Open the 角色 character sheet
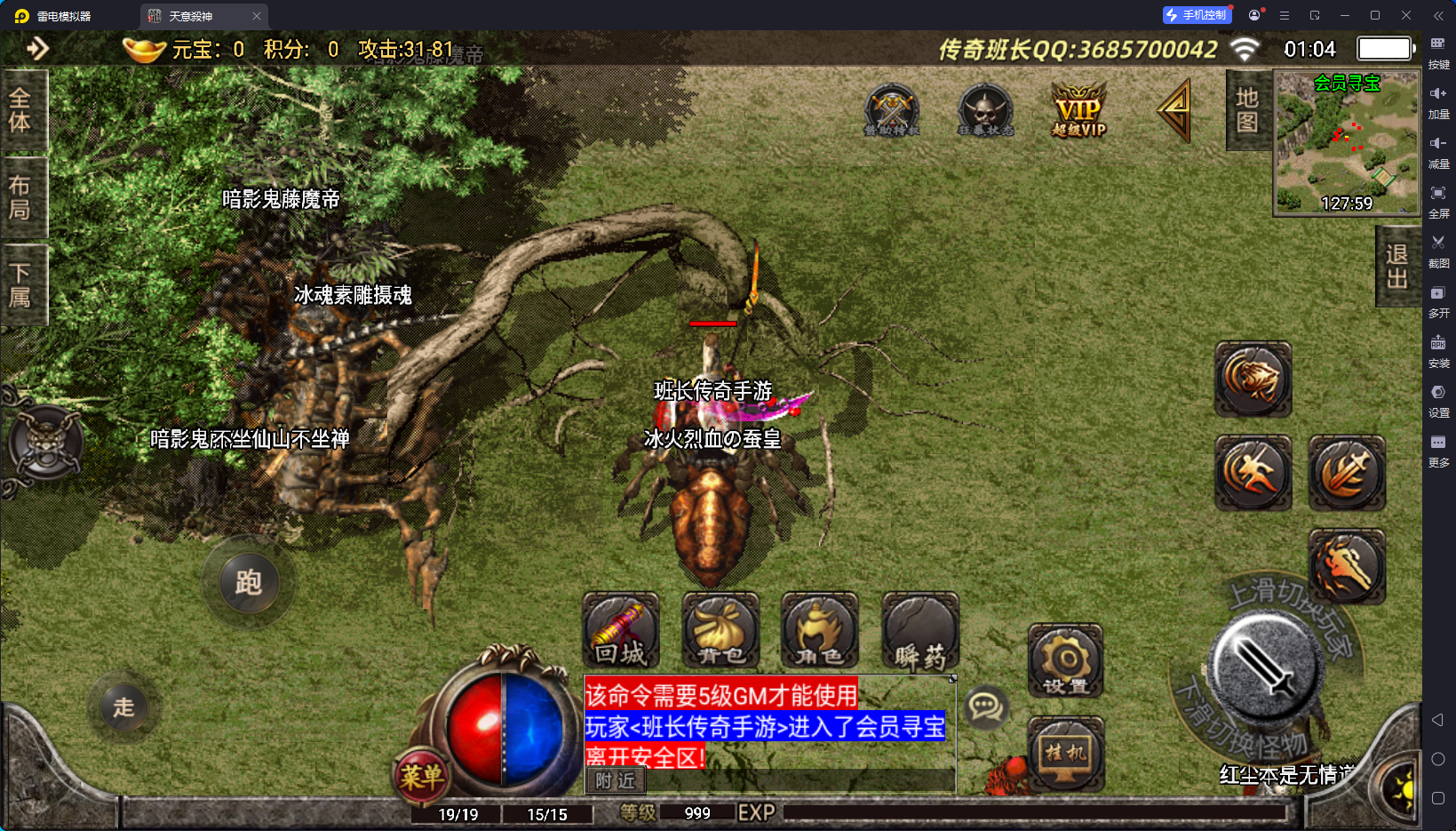 (820, 630)
